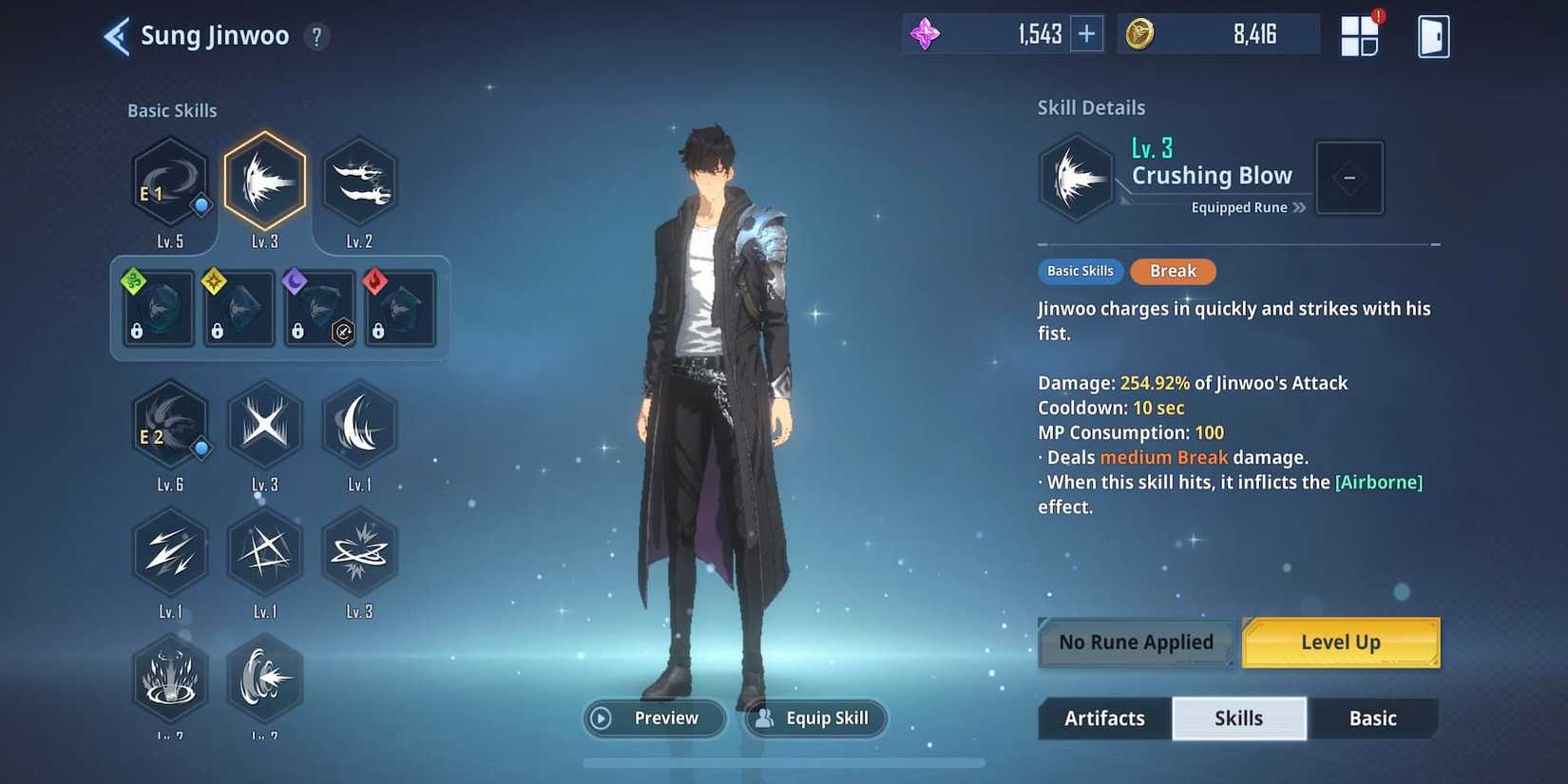Tap the Equip Skill button
Image resolution: width=1568 pixels, height=784 pixels.
pyautogui.click(x=815, y=718)
